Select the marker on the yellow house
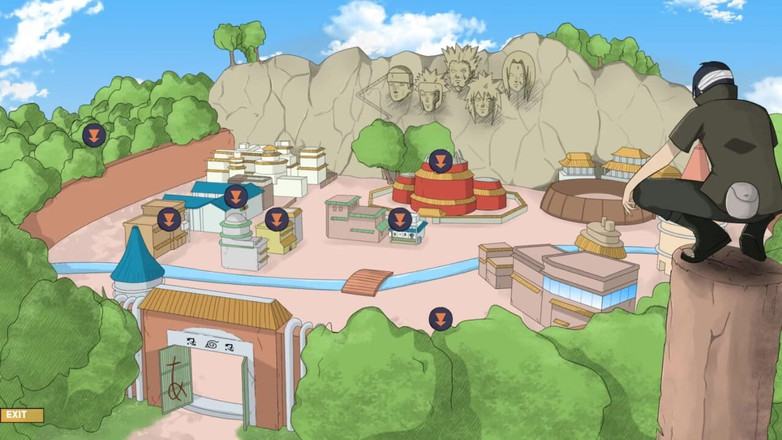Viewport: 782px width, 440px height. point(277,218)
